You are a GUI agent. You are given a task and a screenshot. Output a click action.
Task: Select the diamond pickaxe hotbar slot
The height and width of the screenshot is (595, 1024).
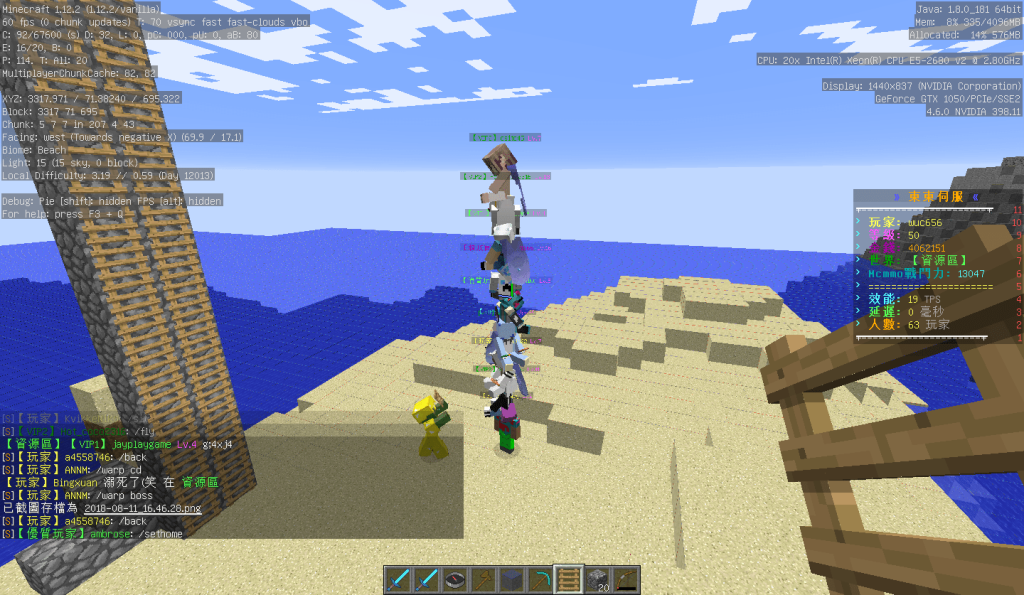click(540, 579)
